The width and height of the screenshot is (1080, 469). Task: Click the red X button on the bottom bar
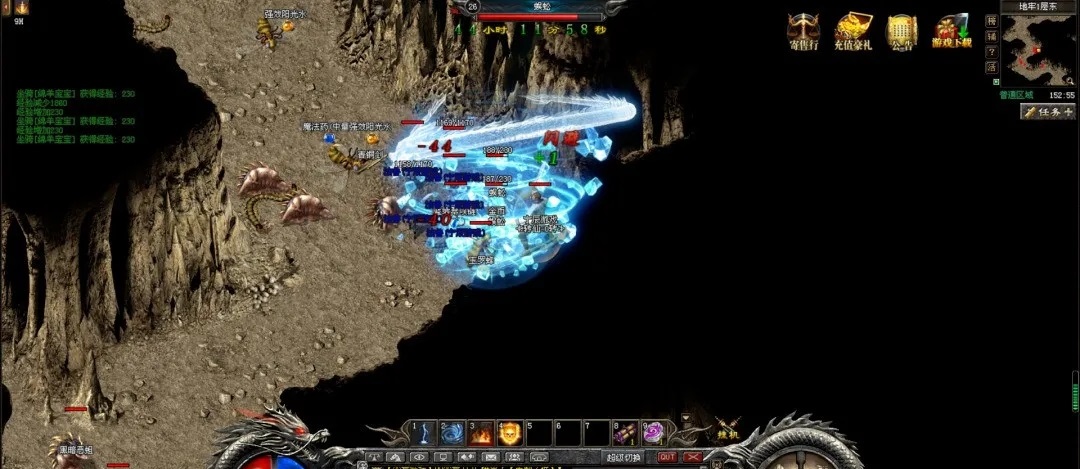pos(692,457)
